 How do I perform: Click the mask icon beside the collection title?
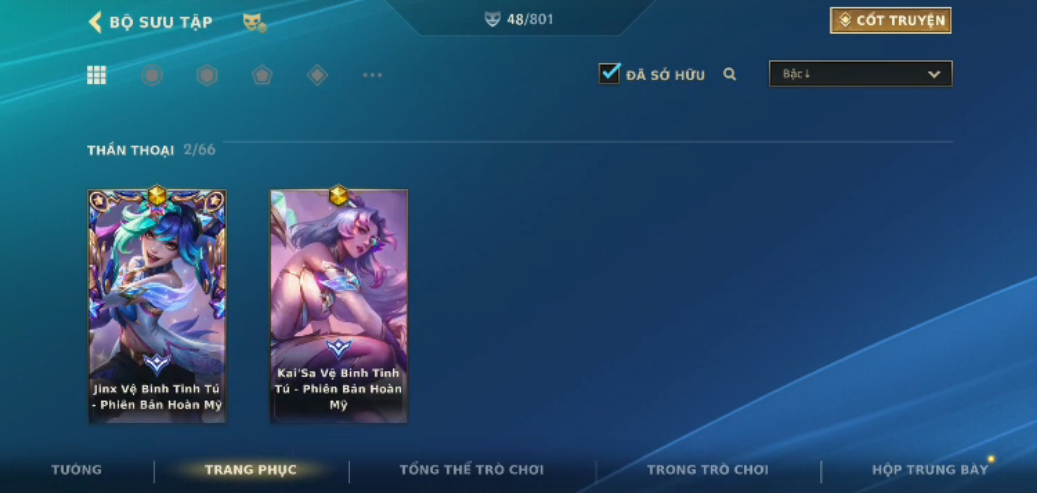pos(254,22)
